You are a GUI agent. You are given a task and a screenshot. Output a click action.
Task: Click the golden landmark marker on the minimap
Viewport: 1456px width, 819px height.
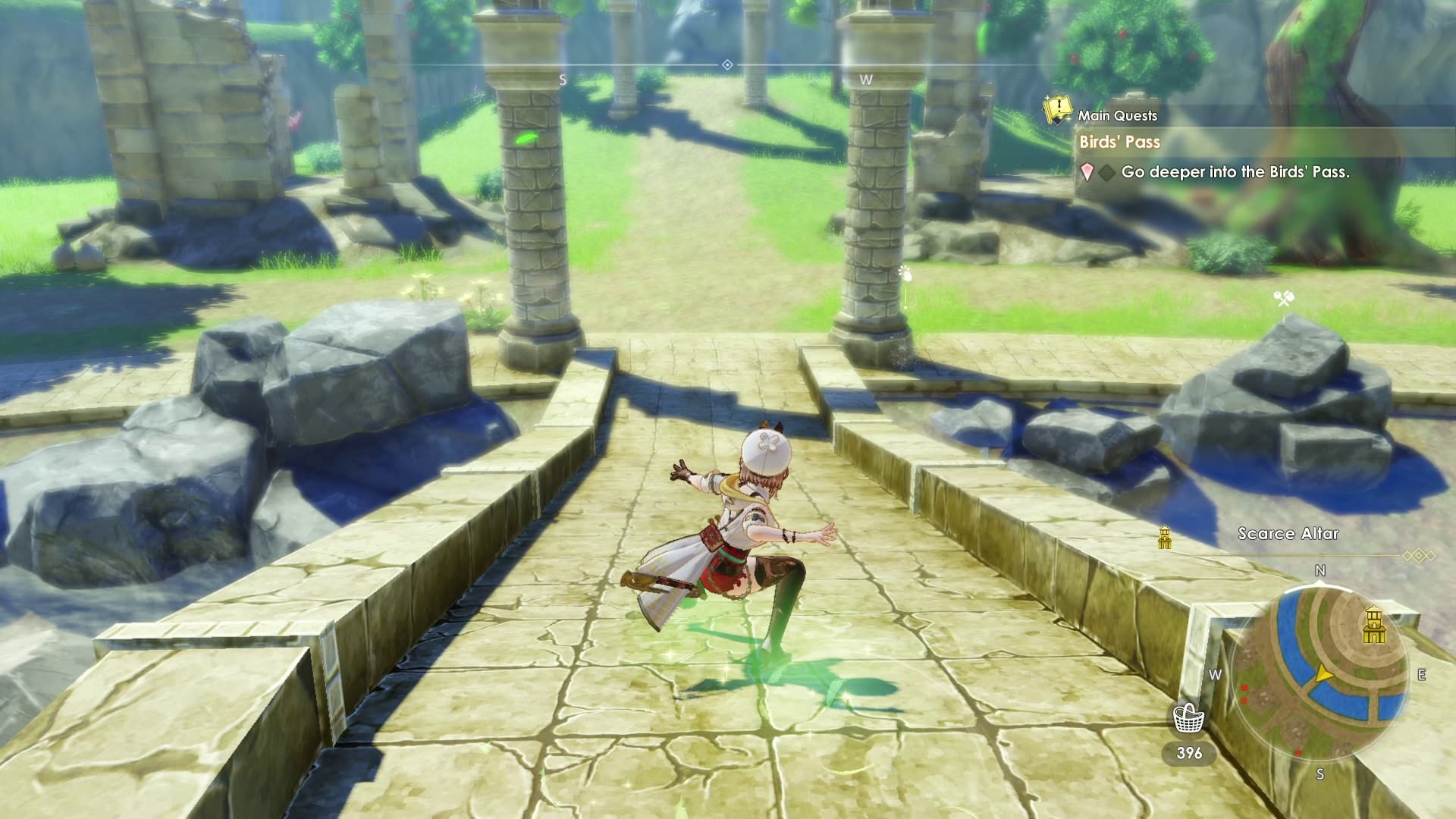pos(1373,624)
